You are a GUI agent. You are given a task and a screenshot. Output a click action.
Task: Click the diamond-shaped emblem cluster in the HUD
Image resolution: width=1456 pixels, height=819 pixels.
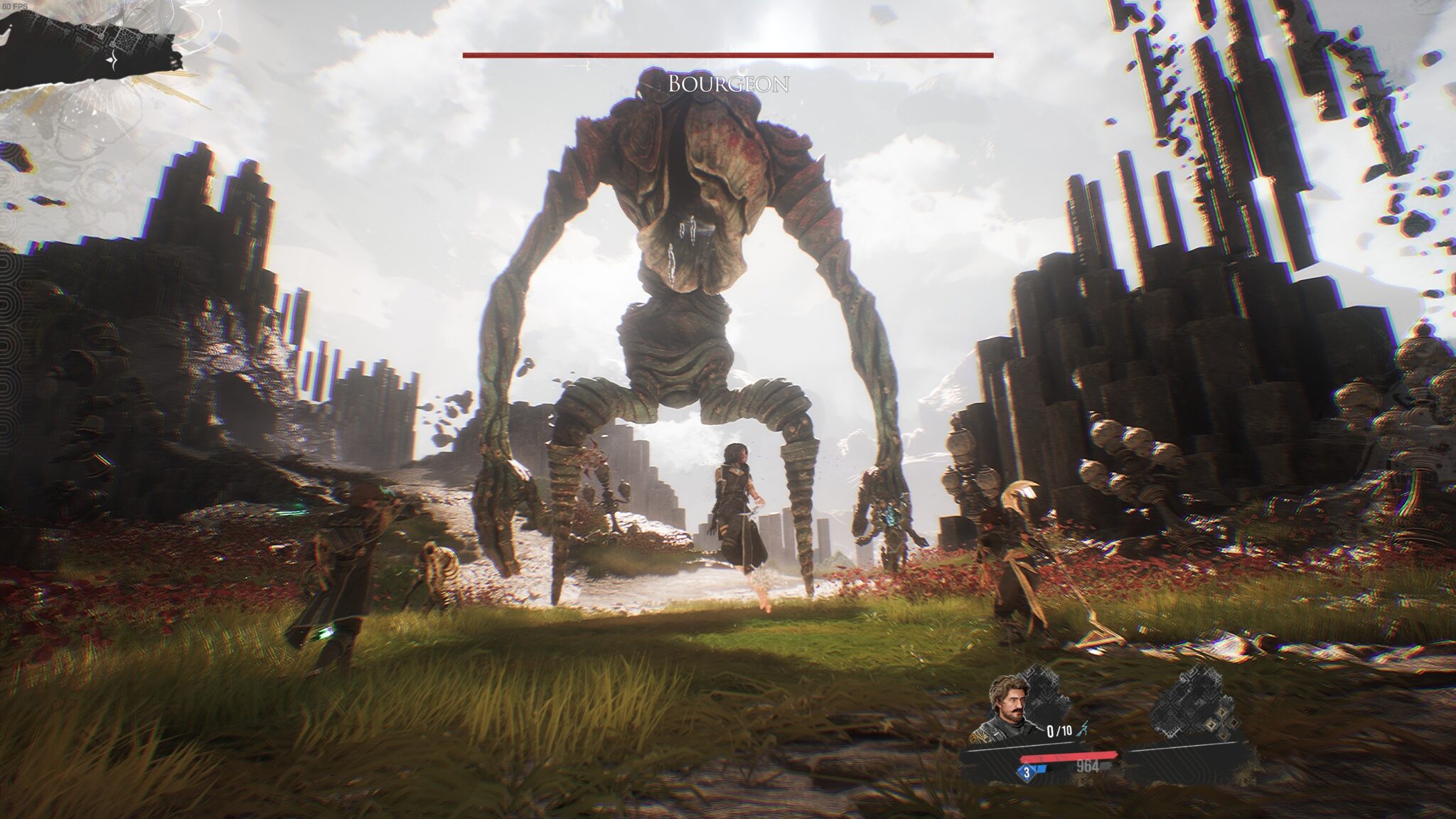pyautogui.click(x=1221, y=722)
